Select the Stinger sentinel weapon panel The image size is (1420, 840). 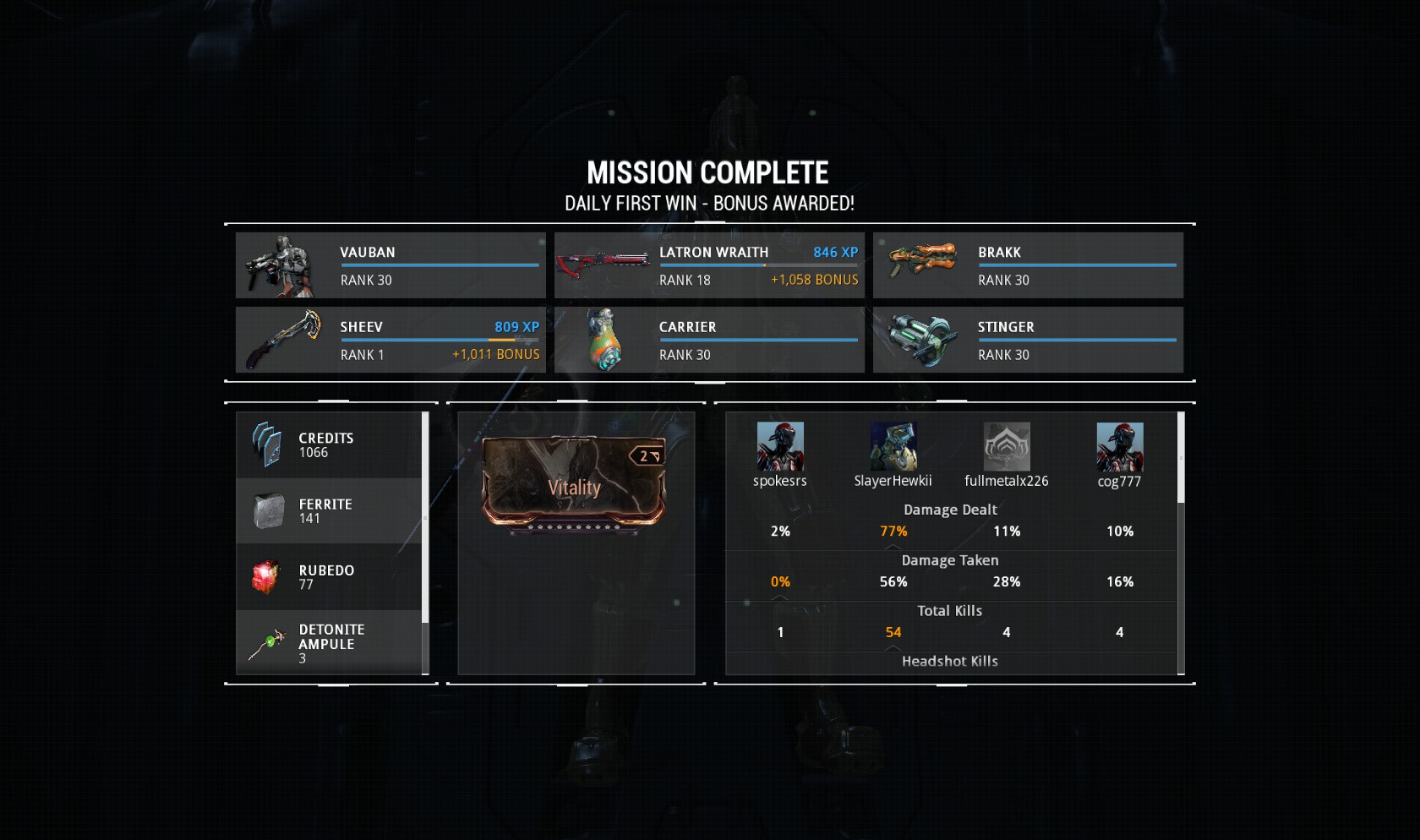pyautogui.click(x=1028, y=340)
